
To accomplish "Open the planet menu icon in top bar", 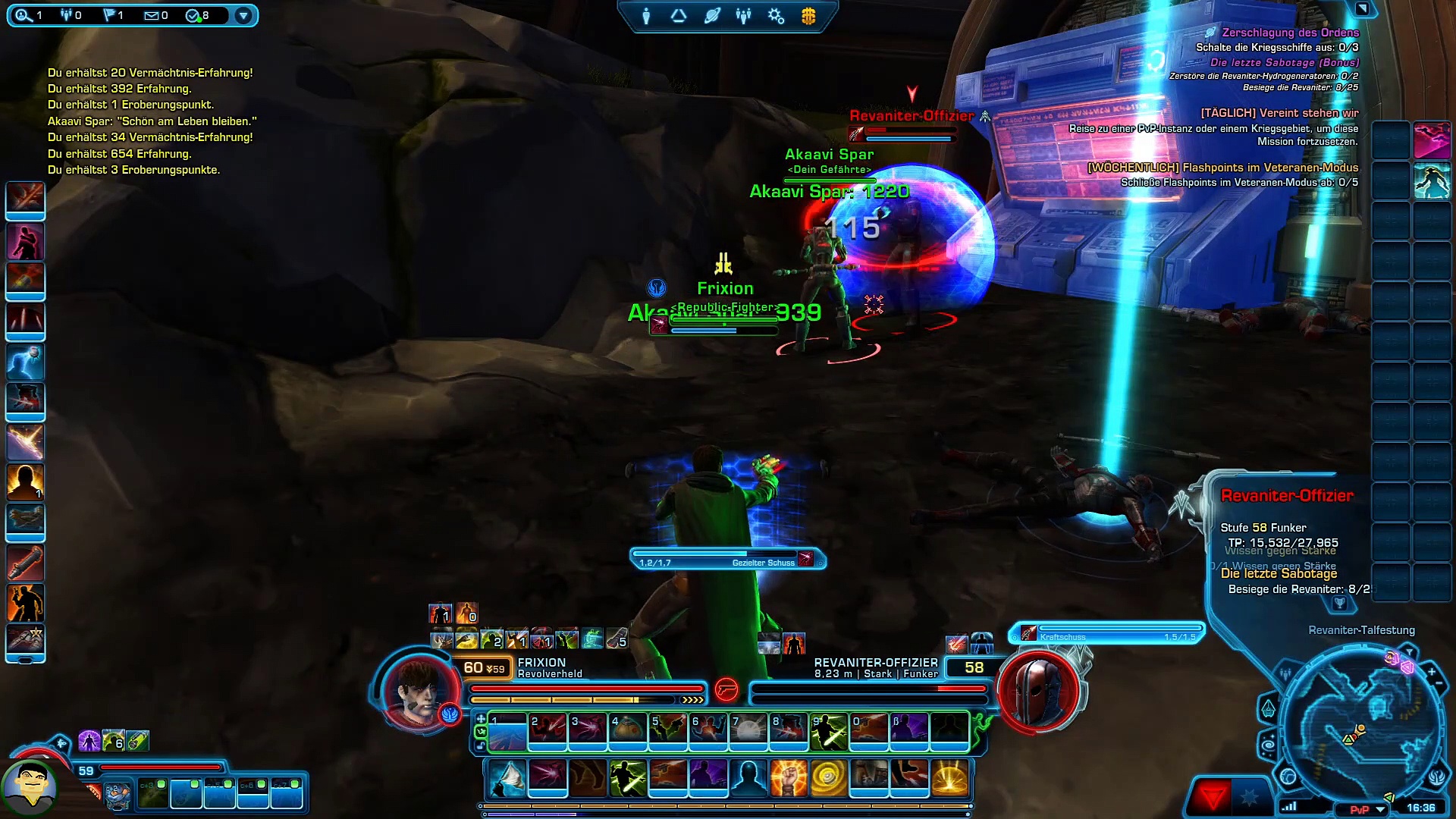I will click(711, 16).
